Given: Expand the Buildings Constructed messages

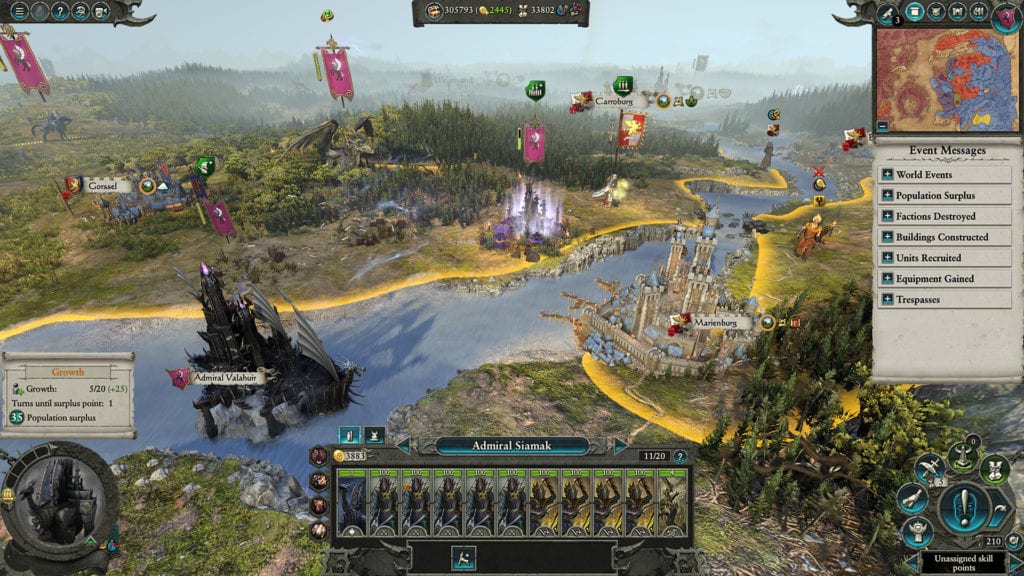Looking at the screenshot, I should coord(887,237).
